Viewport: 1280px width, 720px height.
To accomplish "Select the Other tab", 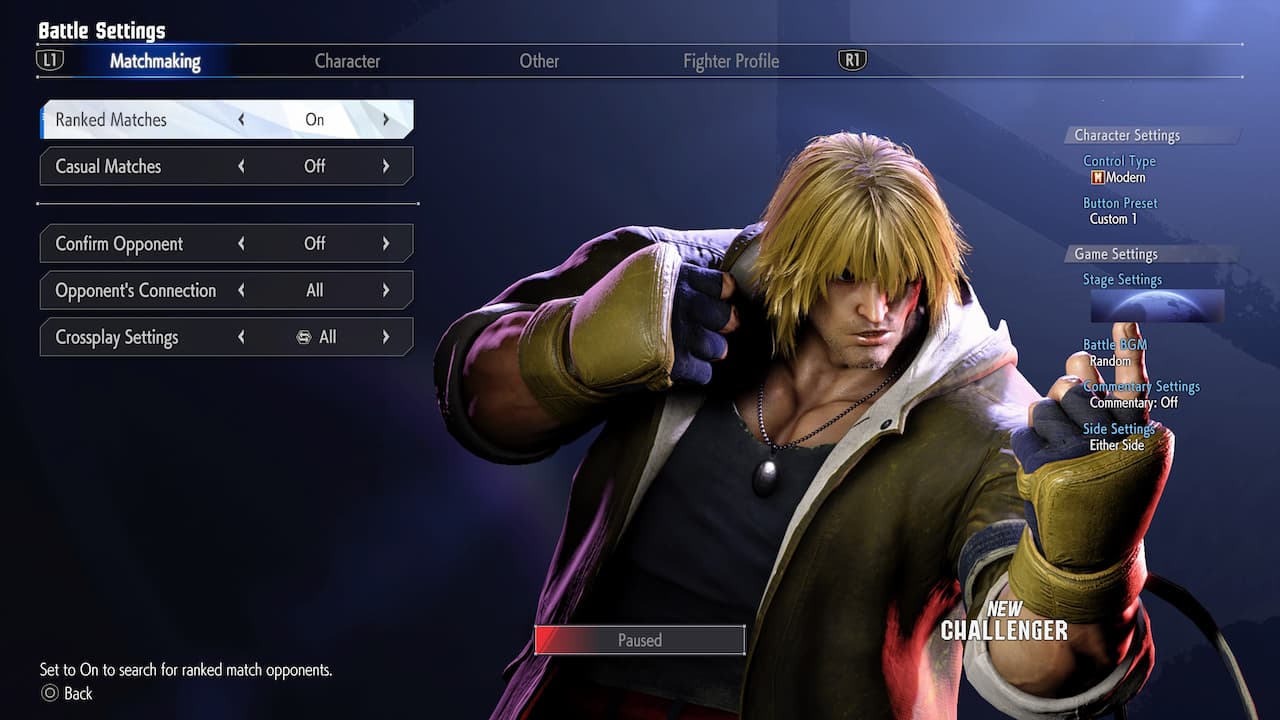I will pyautogui.click(x=539, y=61).
